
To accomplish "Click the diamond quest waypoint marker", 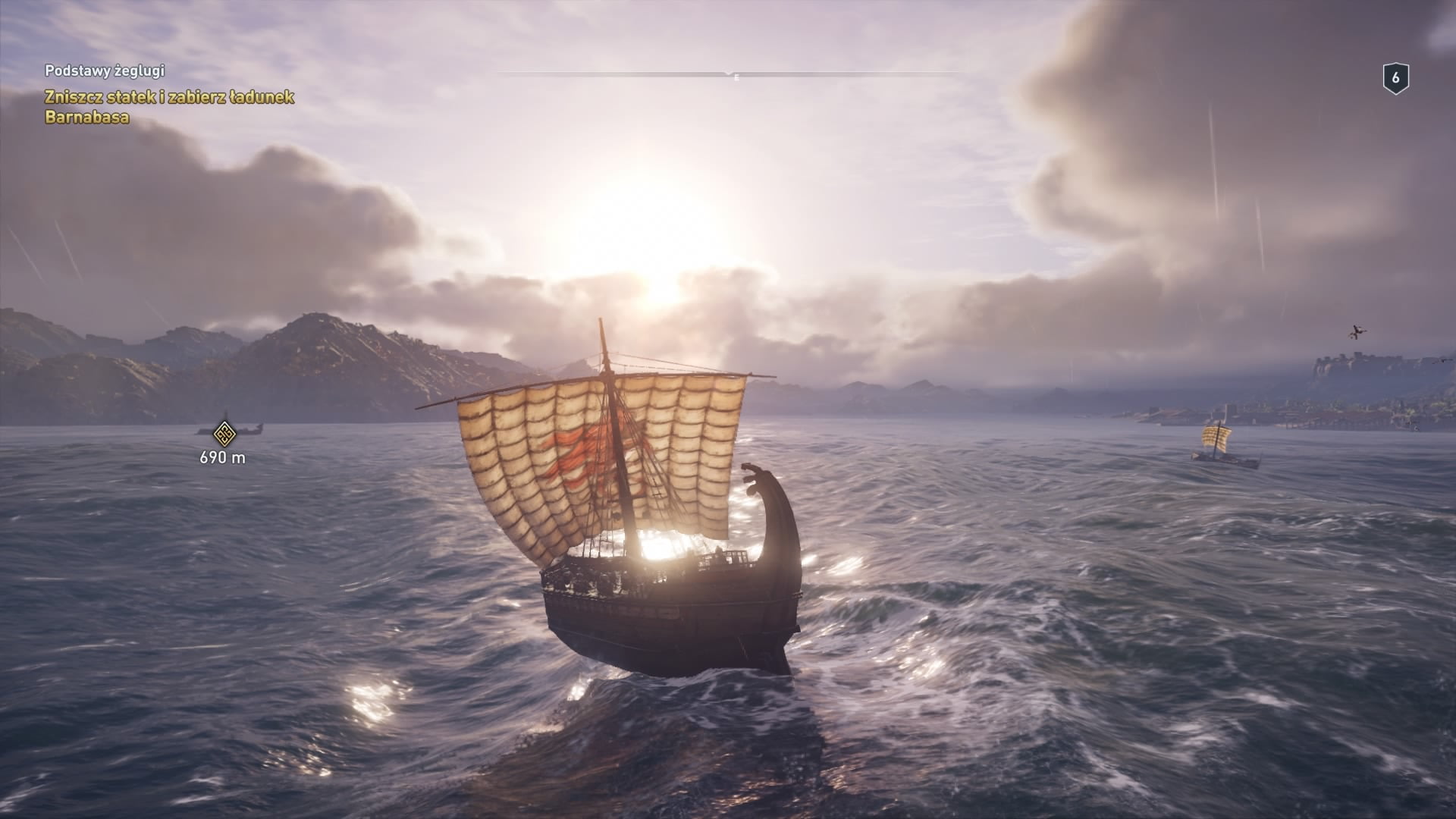I will pos(223,435).
